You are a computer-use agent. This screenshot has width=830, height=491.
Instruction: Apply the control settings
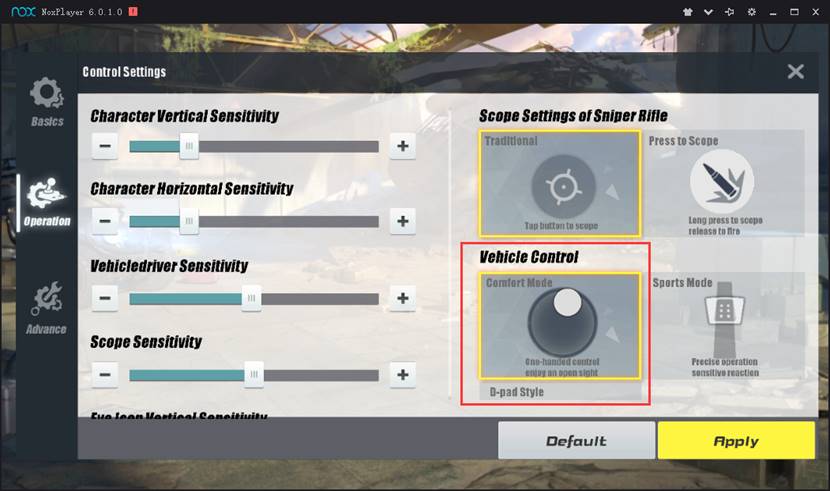click(736, 440)
